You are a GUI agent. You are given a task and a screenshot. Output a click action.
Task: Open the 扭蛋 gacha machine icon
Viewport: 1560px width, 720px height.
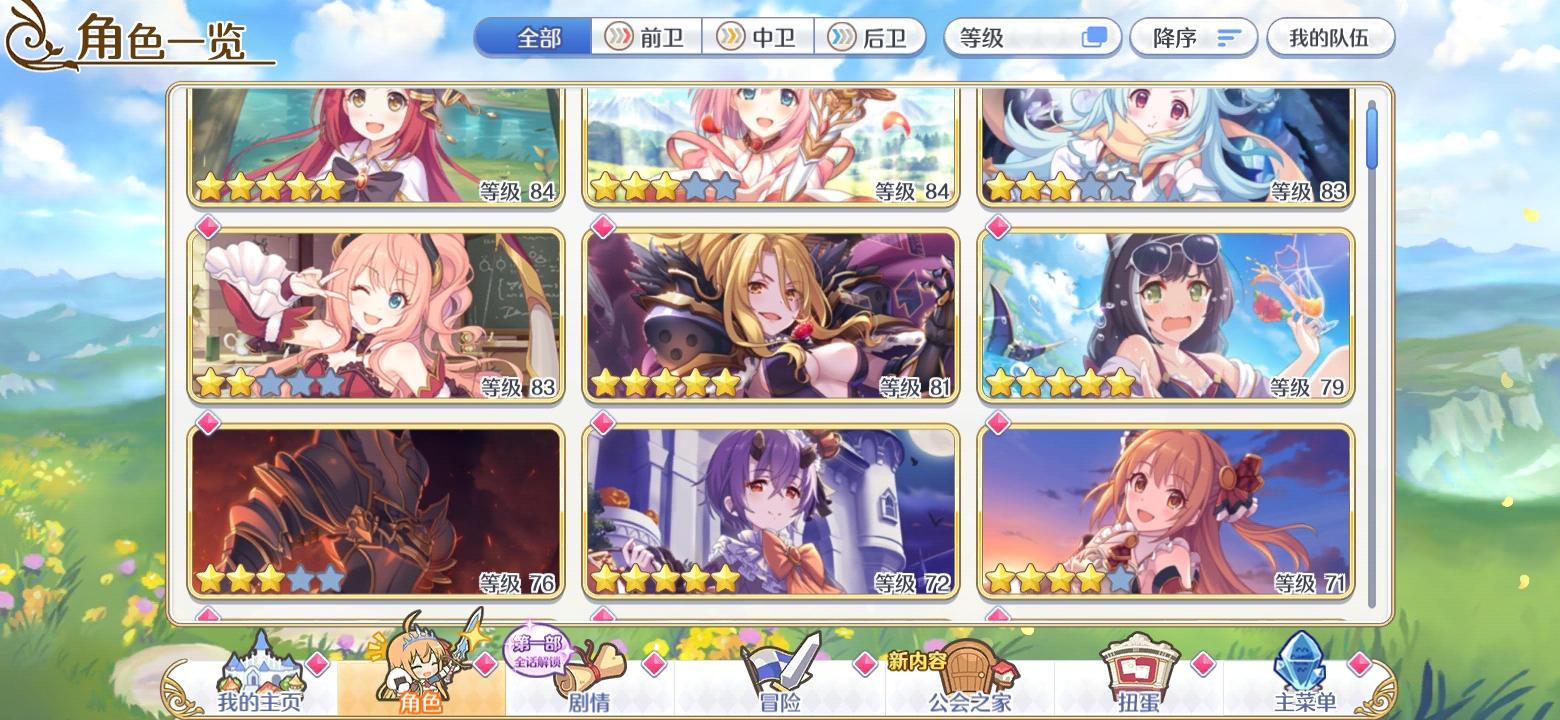point(1140,665)
